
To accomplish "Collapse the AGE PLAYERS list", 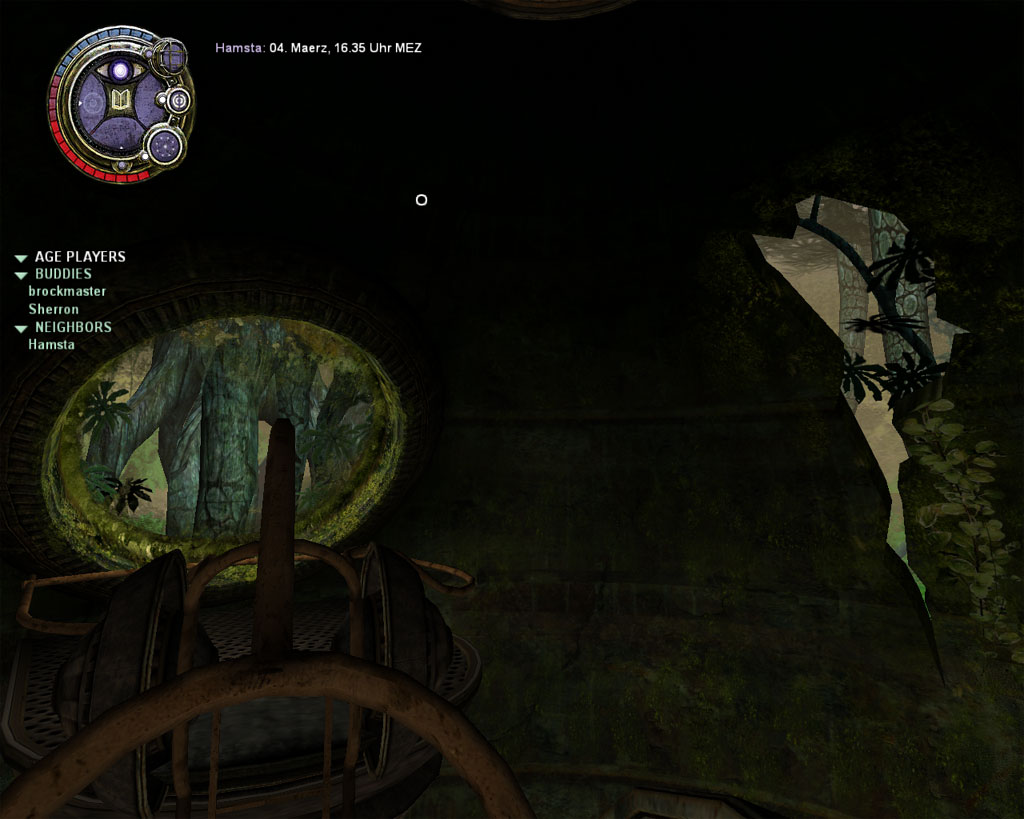I will pos(20,258).
